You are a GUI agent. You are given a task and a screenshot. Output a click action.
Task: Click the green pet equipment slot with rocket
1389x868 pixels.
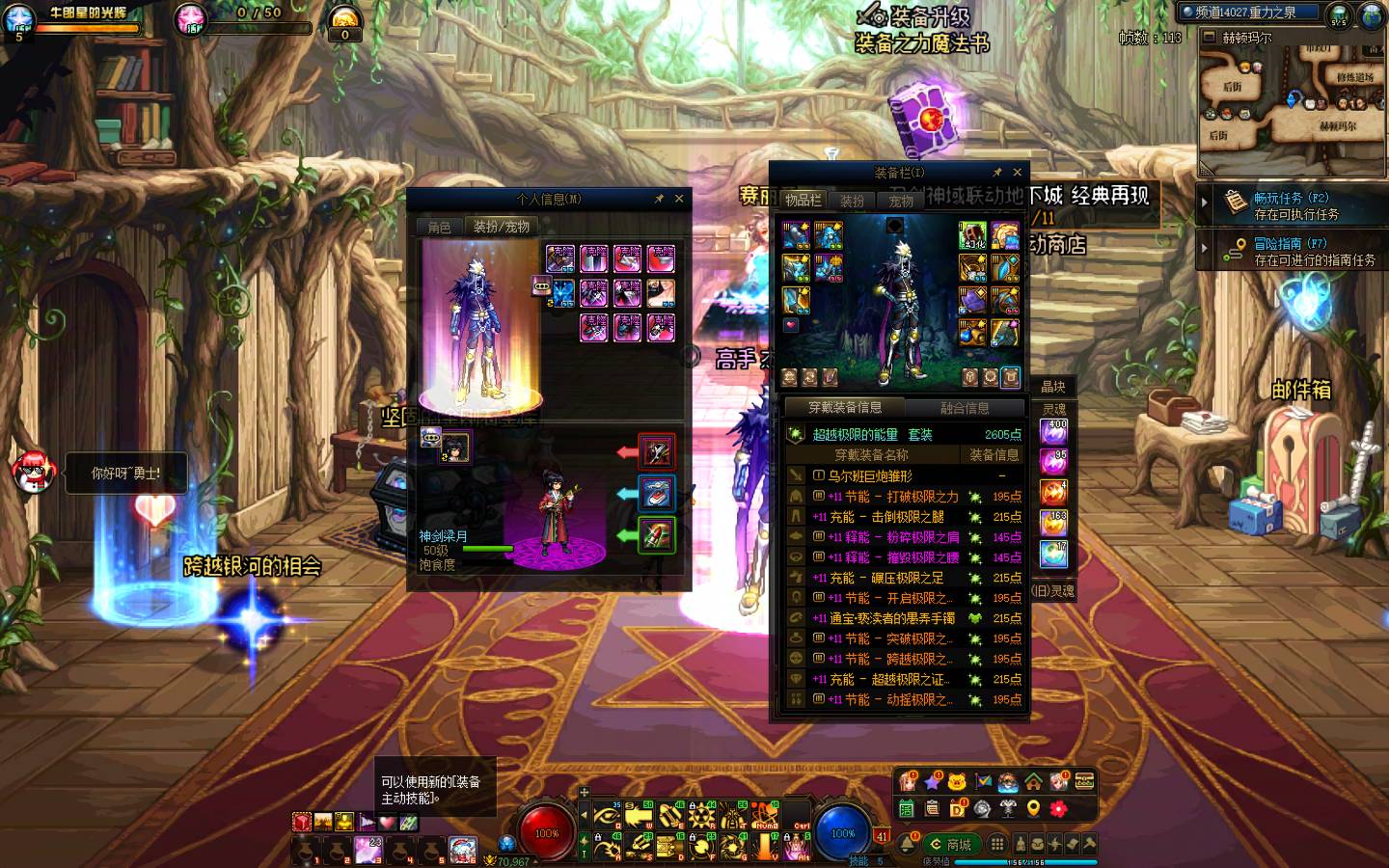point(657,535)
